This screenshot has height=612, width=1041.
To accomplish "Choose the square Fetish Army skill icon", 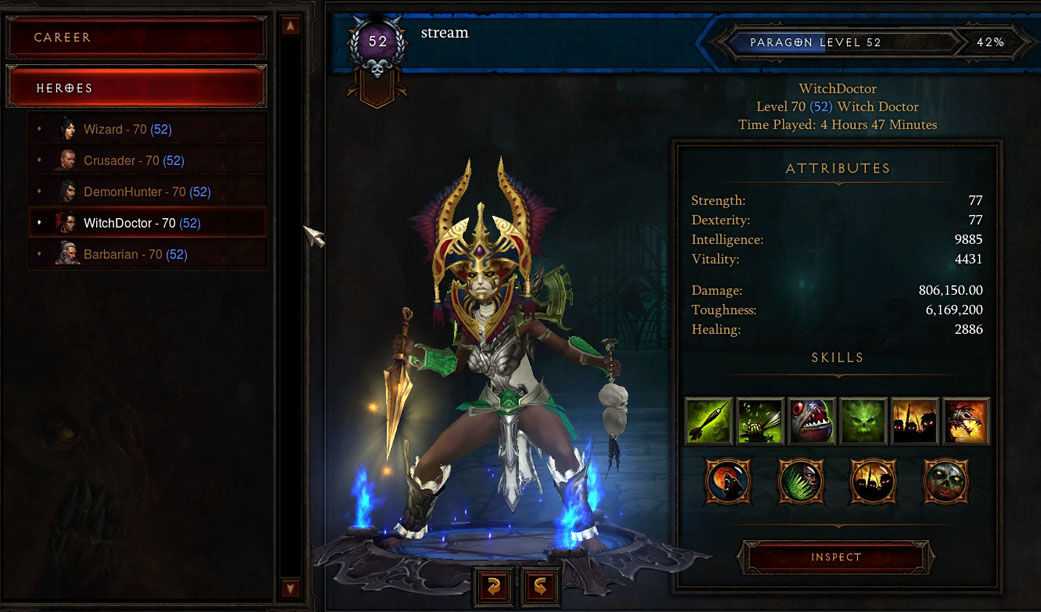I will 914,421.
